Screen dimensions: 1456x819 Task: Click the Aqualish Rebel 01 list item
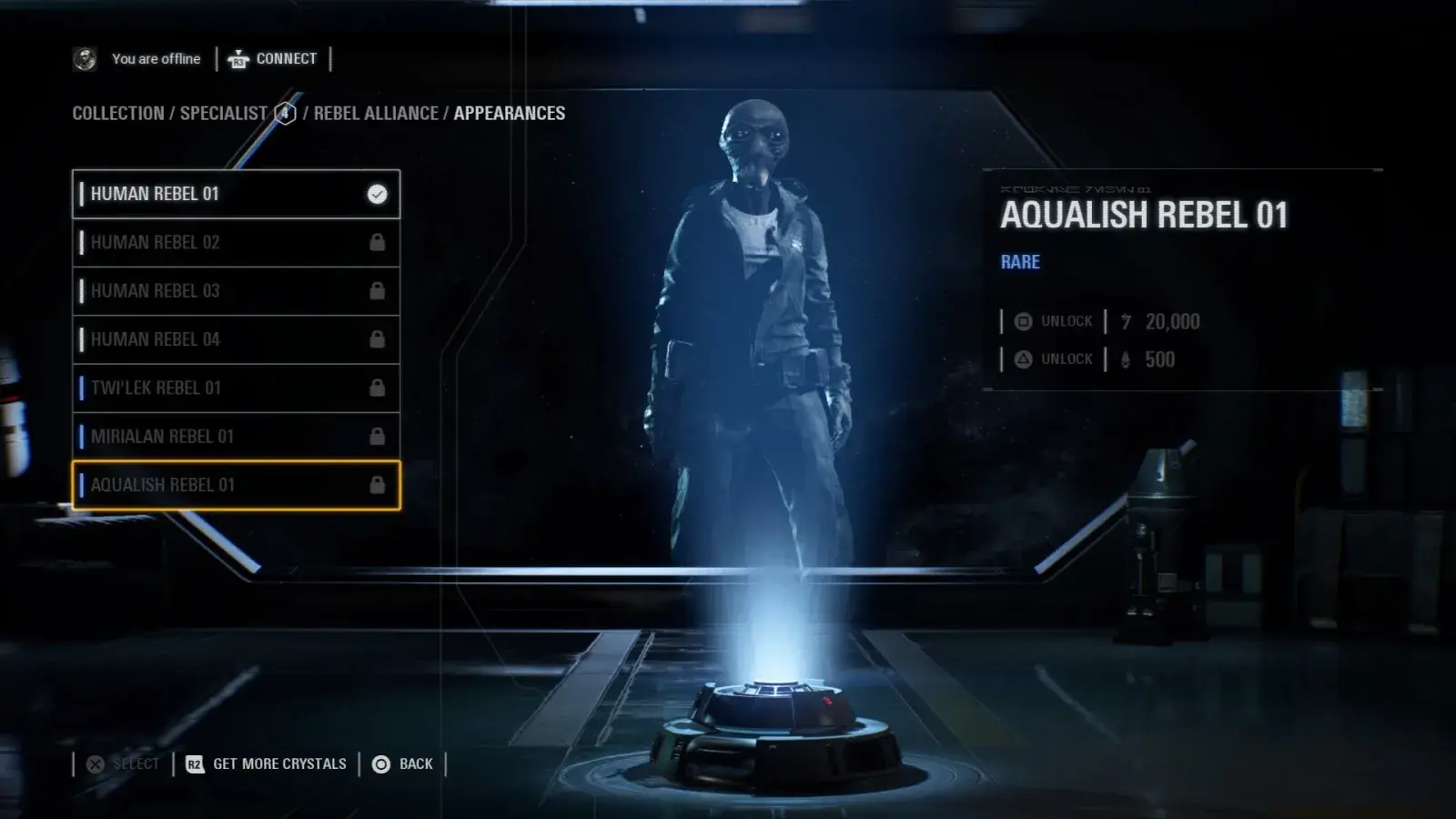(236, 485)
